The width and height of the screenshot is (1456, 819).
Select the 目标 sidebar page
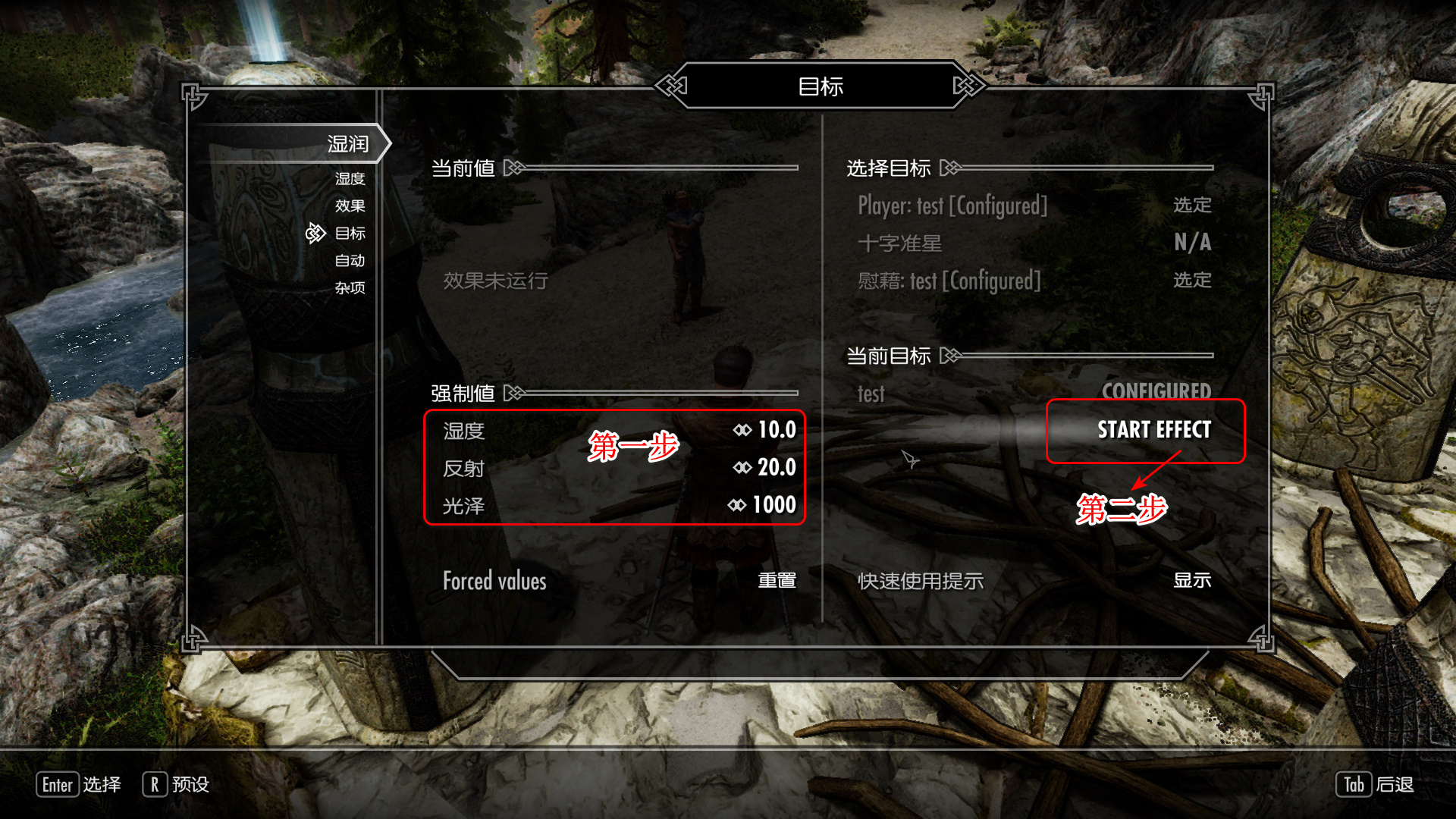click(x=350, y=234)
